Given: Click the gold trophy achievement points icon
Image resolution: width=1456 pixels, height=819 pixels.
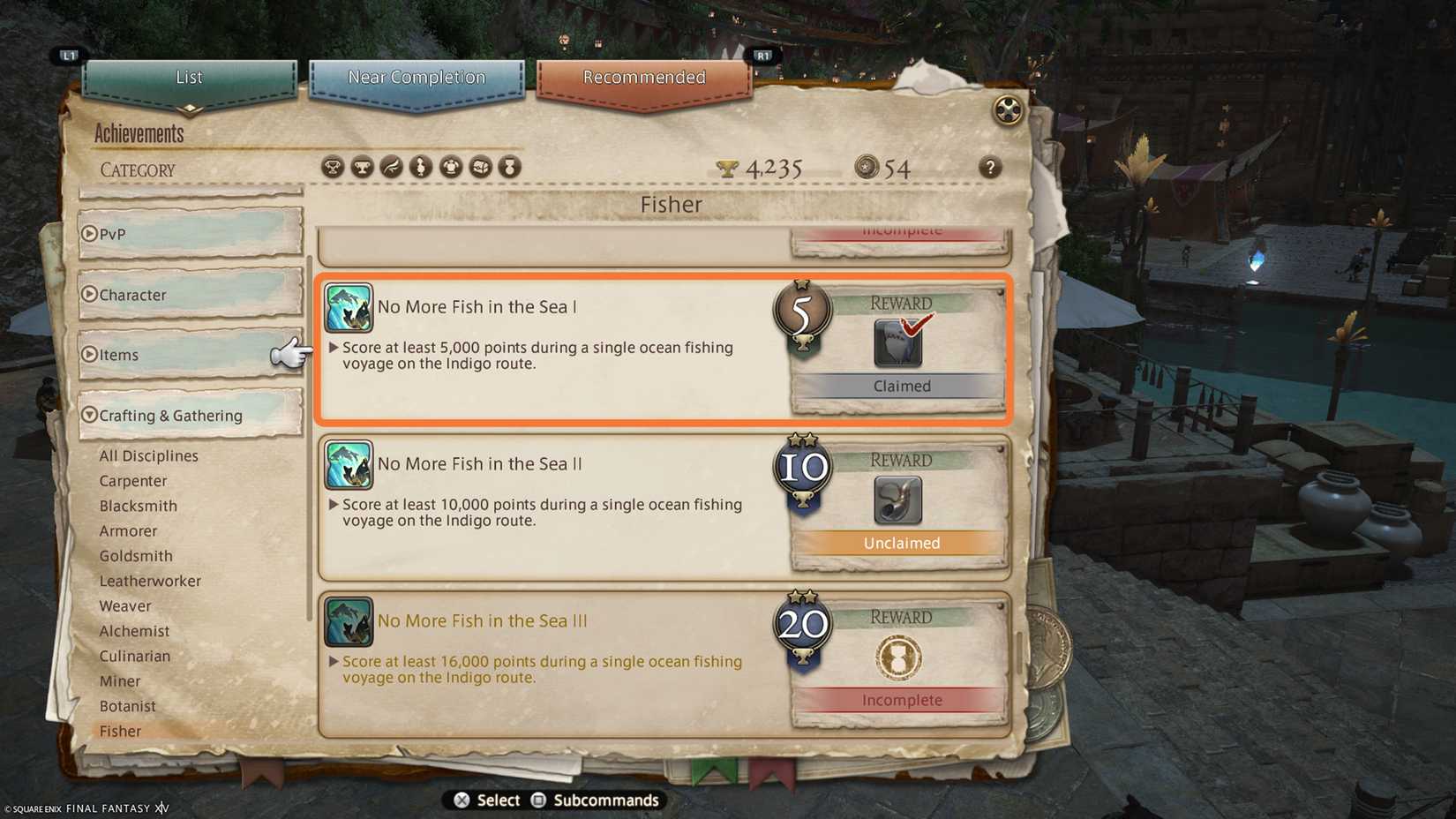Looking at the screenshot, I should point(725,167).
